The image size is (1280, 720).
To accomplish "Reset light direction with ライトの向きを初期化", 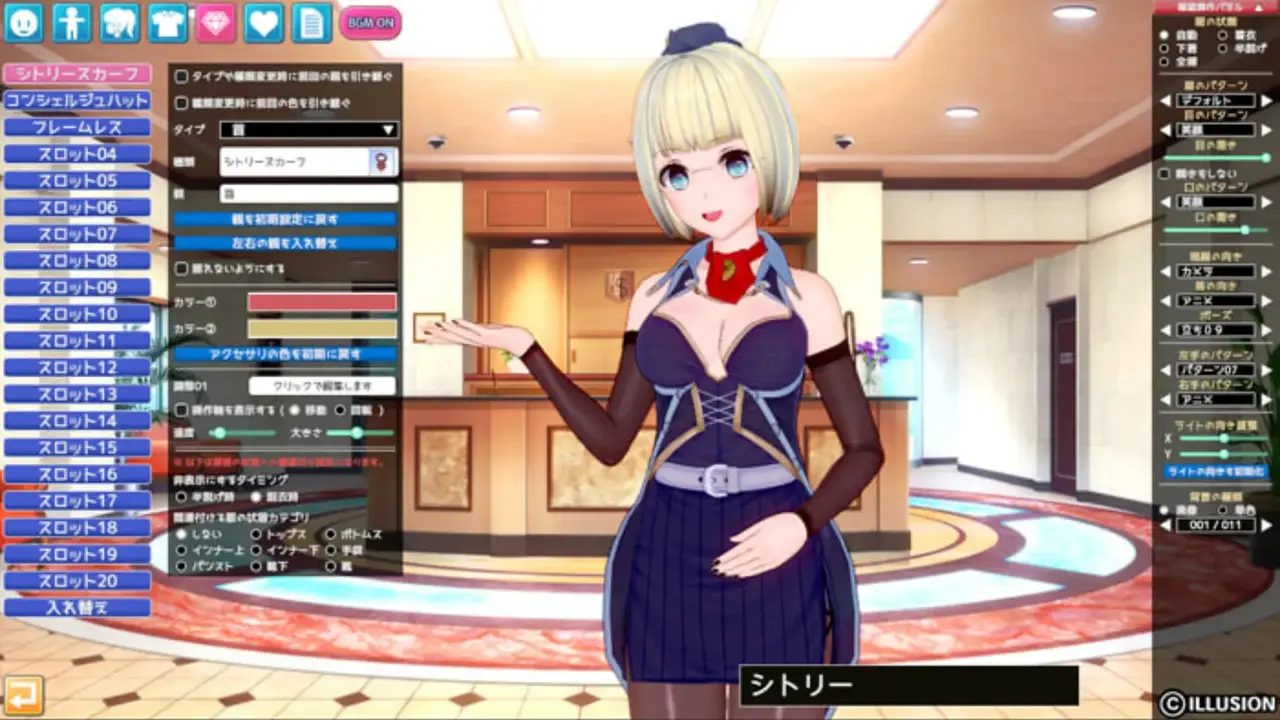I will click(1215, 470).
